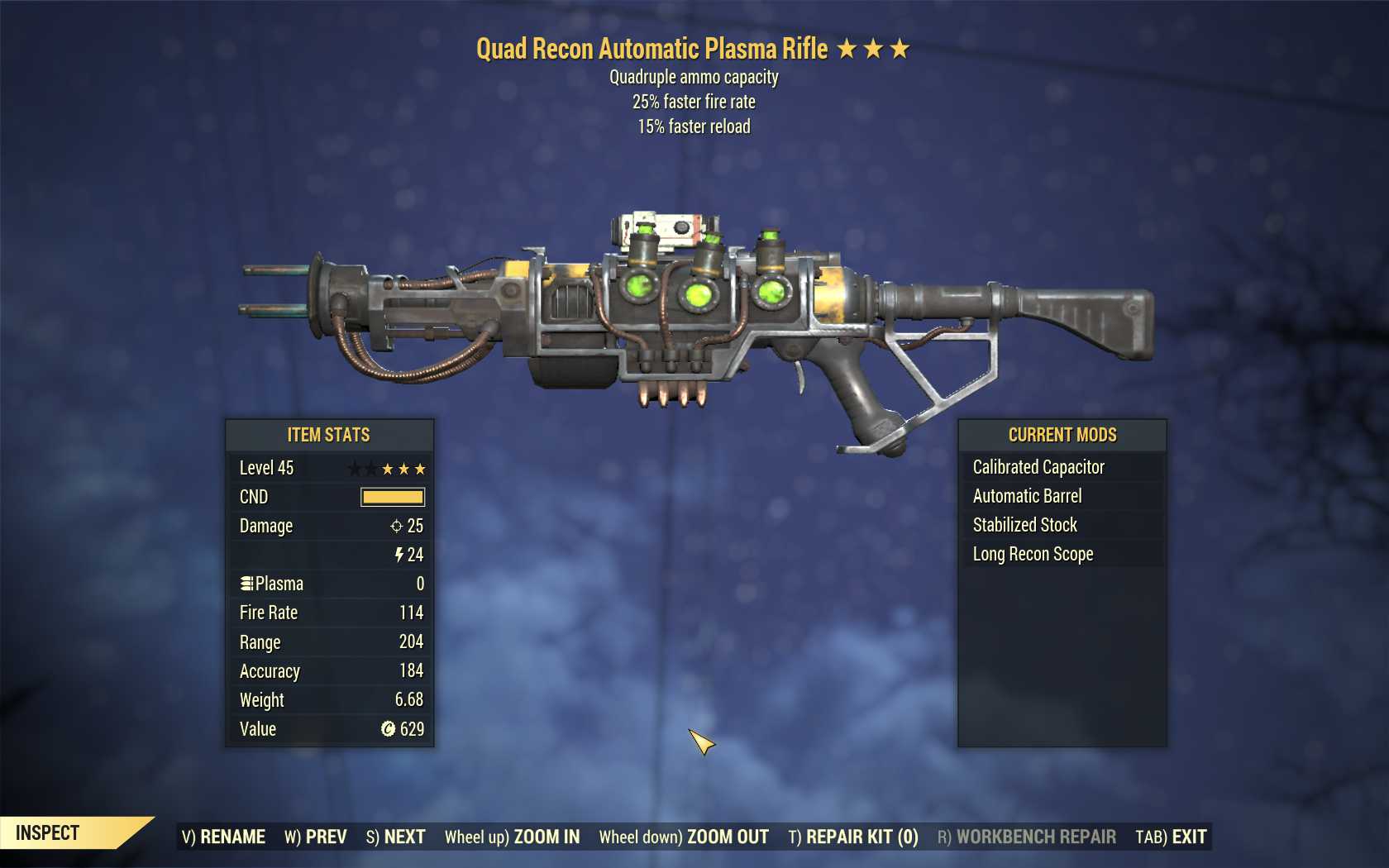Exit the inspect screen
The image size is (1389, 868).
1171,837
